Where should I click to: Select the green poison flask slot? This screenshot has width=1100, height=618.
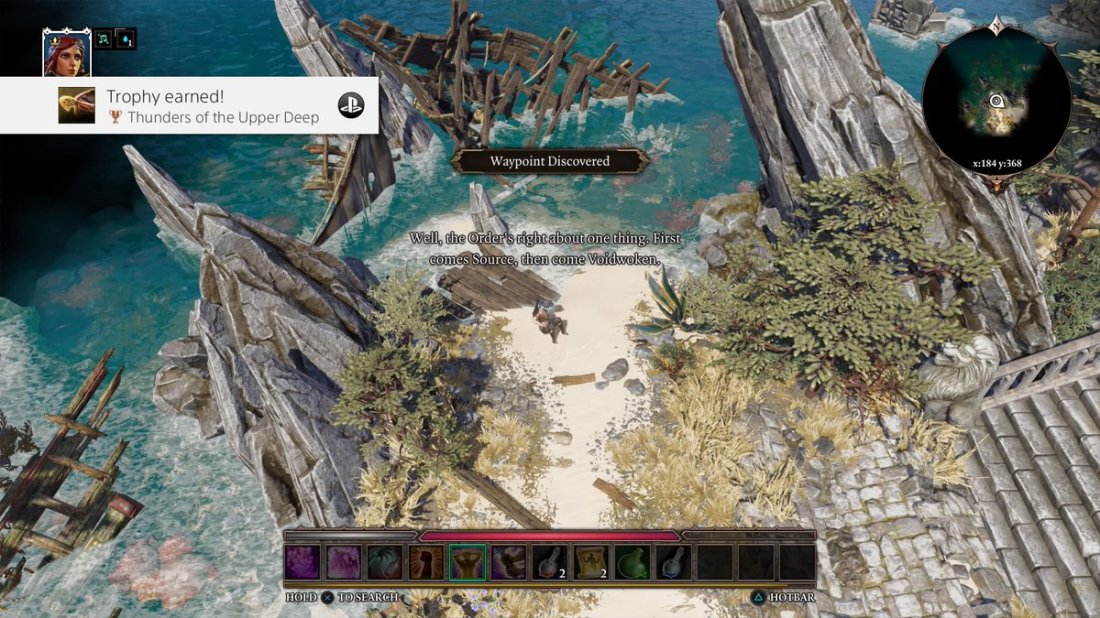632,562
